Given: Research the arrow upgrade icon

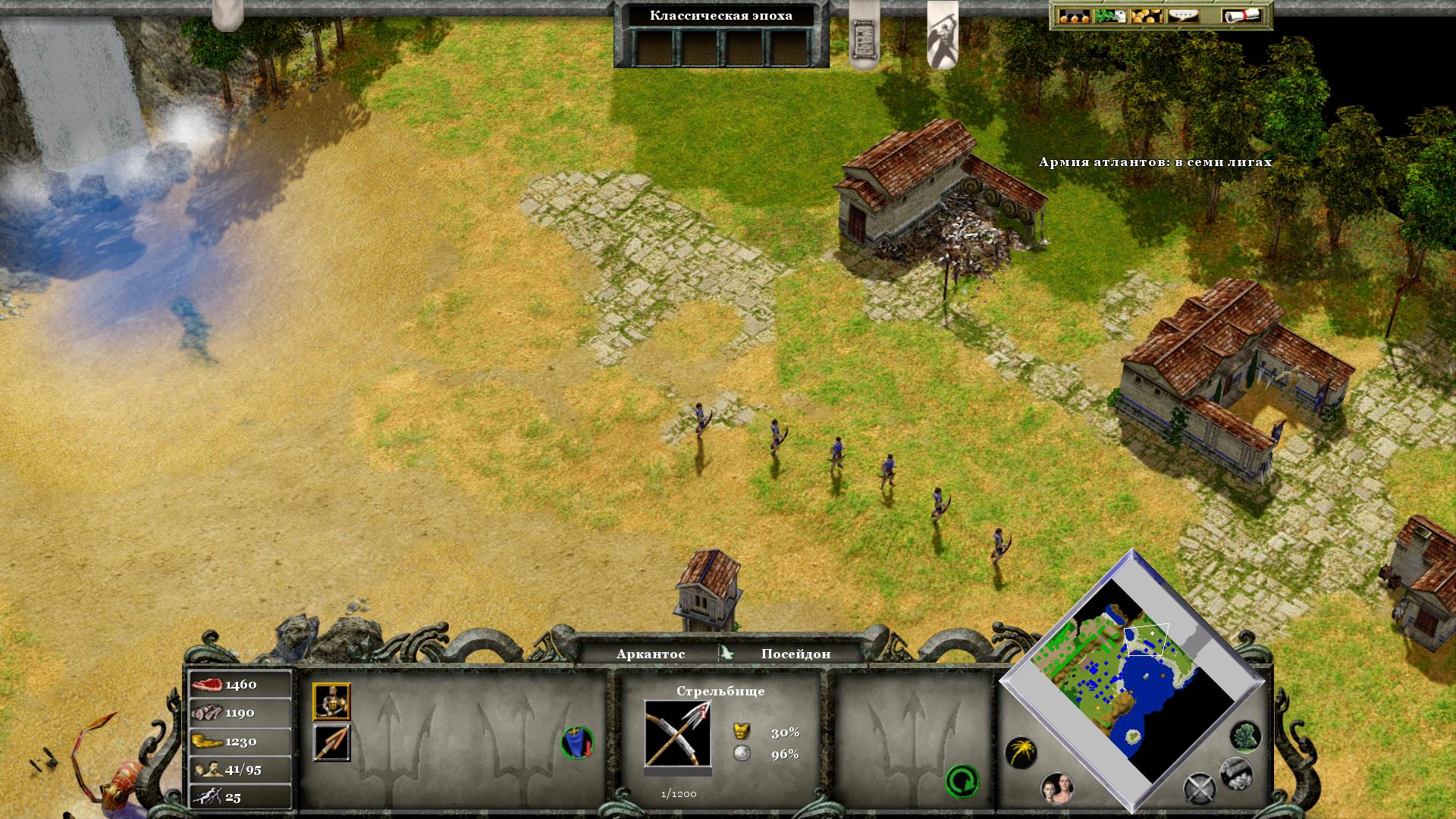Looking at the screenshot, I should tap(331, 742).
